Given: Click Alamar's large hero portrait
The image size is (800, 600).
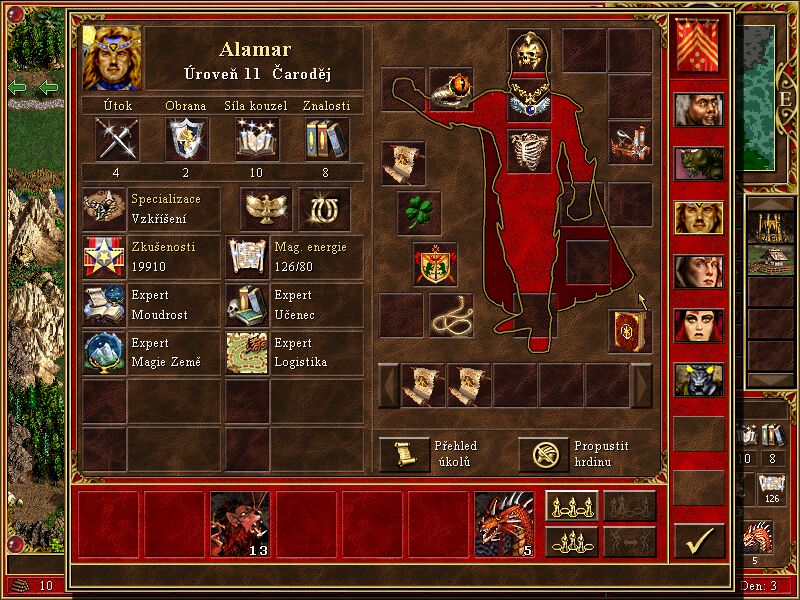Looking at the screenshot, I should pos(111,58).
